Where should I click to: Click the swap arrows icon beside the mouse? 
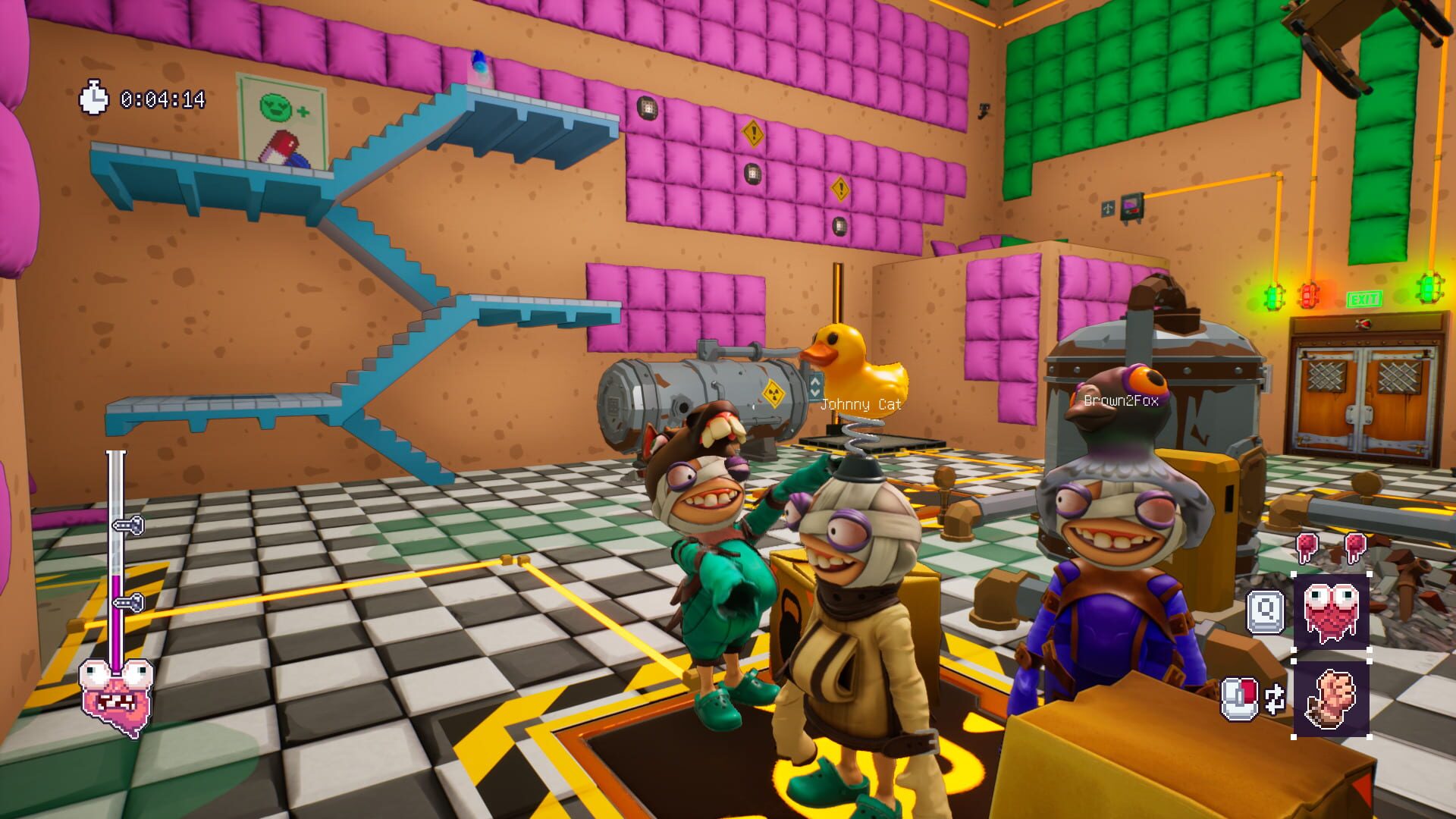1275,698
